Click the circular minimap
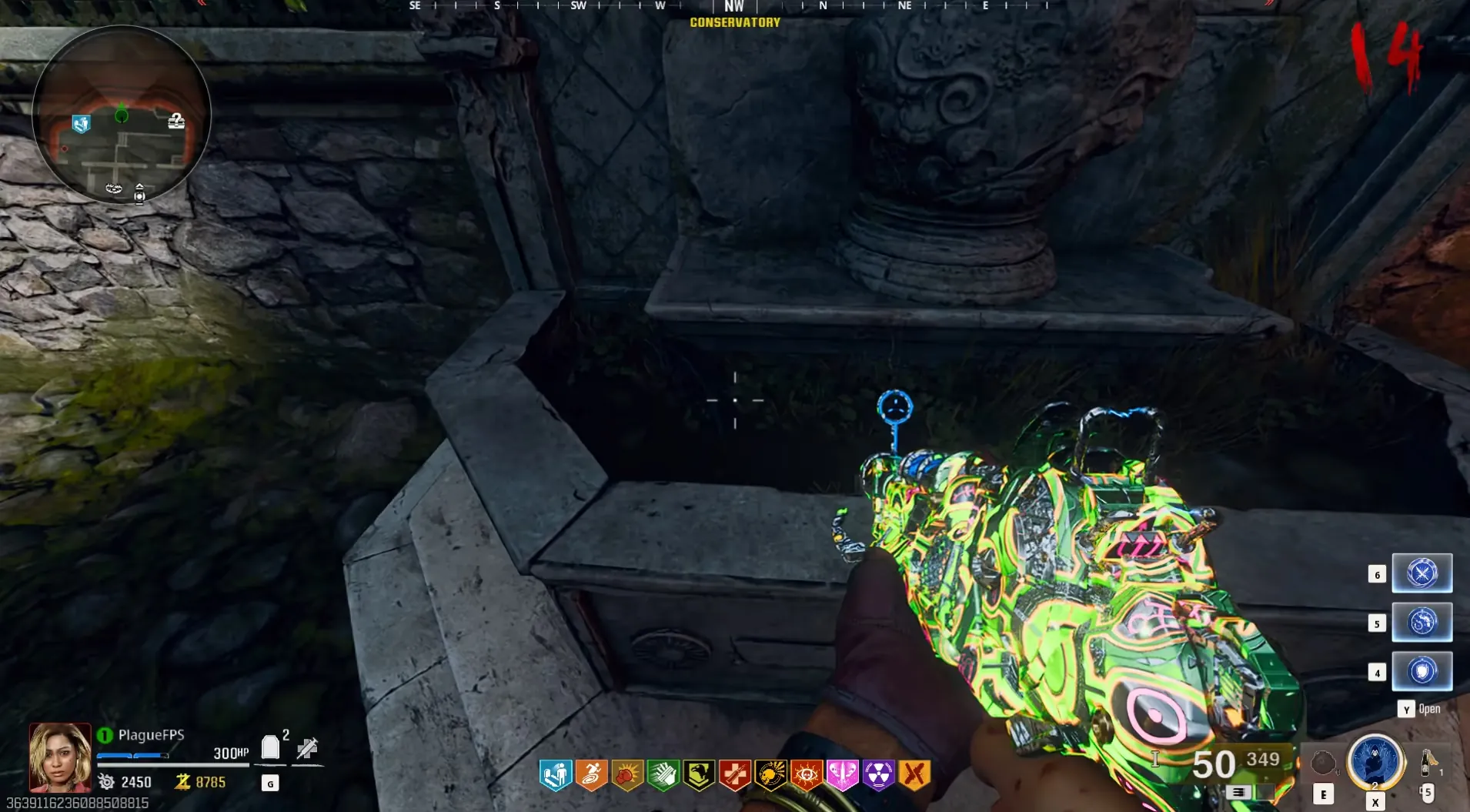The width and height of the screenshot is (1470, 812). click(122, 114)
